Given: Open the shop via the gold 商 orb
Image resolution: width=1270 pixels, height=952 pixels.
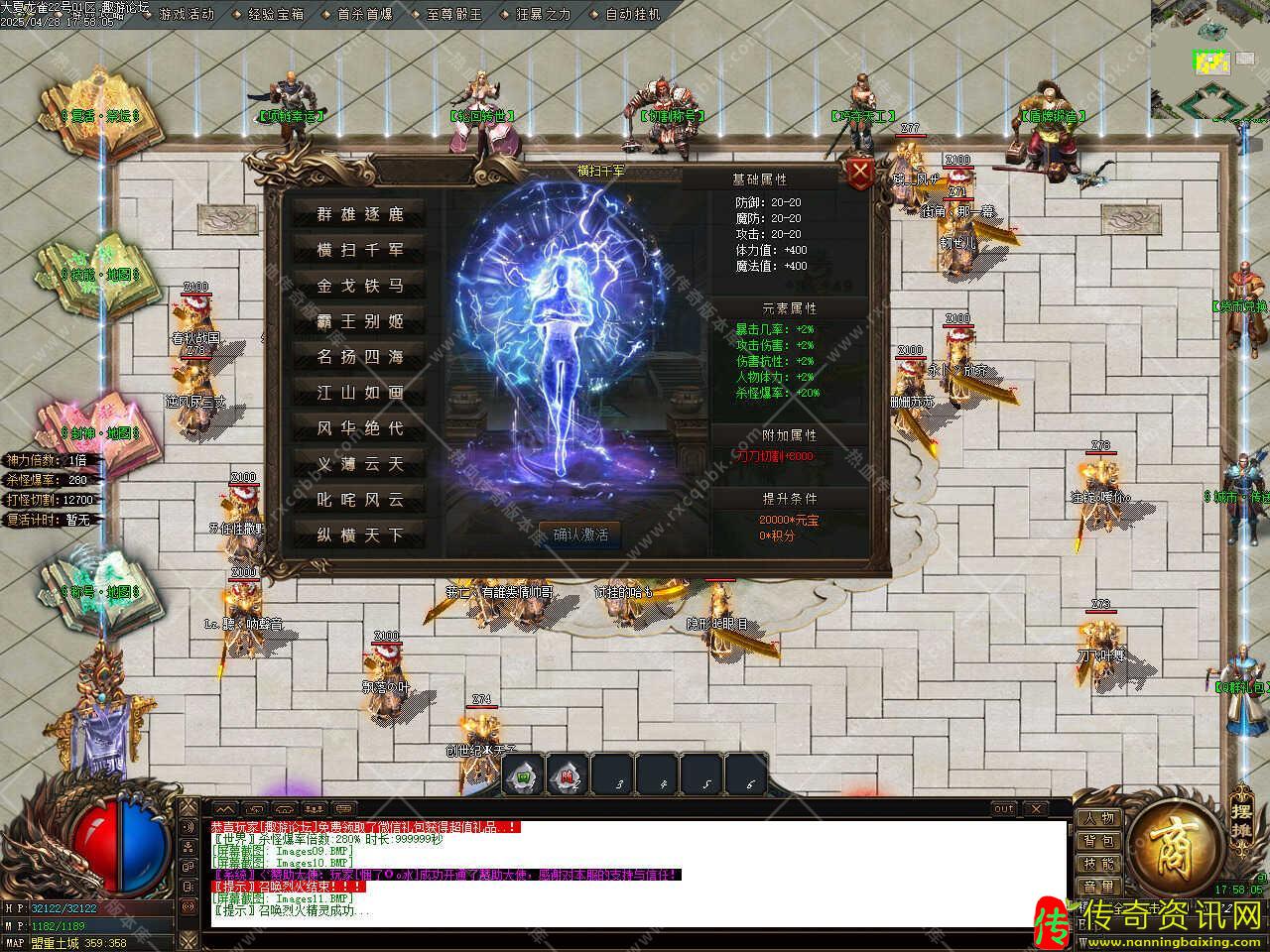Looking at the screenshot, I should click(1176, 846).
